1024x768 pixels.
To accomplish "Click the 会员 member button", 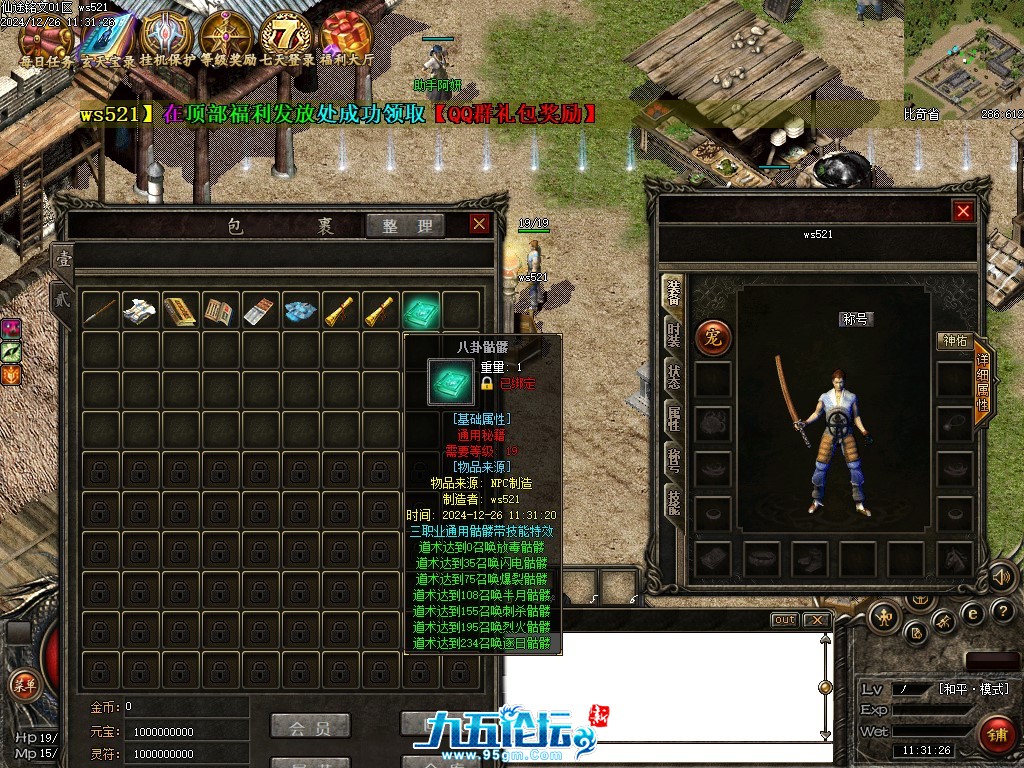I will (310, 726).
